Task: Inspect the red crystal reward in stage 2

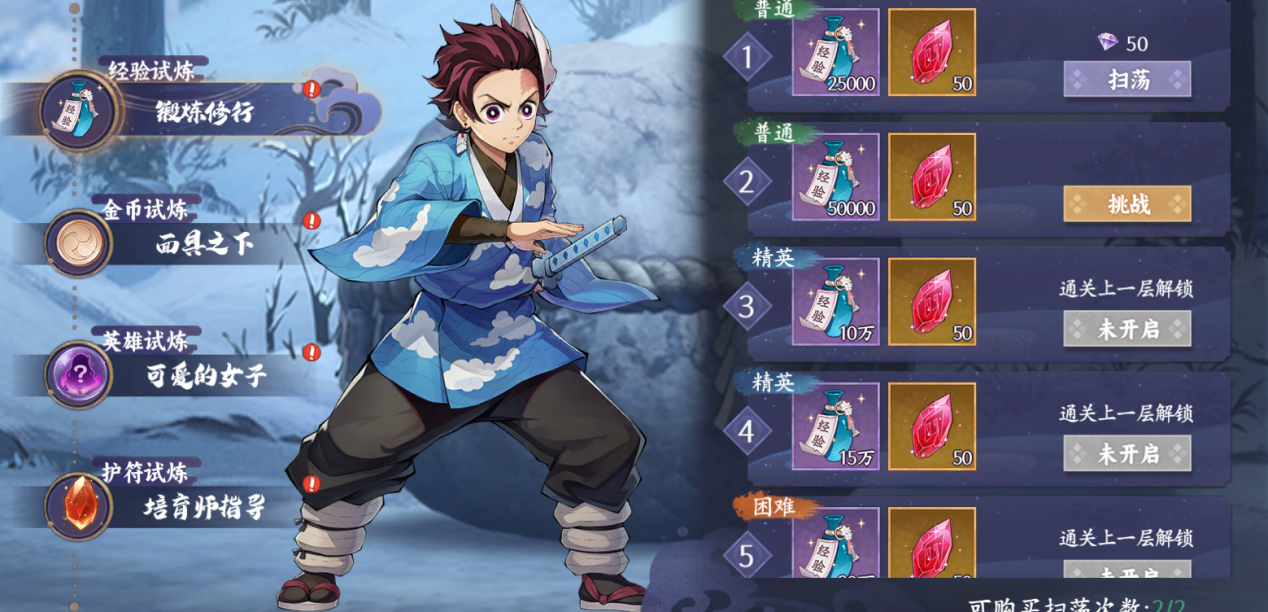Action: click(932, 177)
